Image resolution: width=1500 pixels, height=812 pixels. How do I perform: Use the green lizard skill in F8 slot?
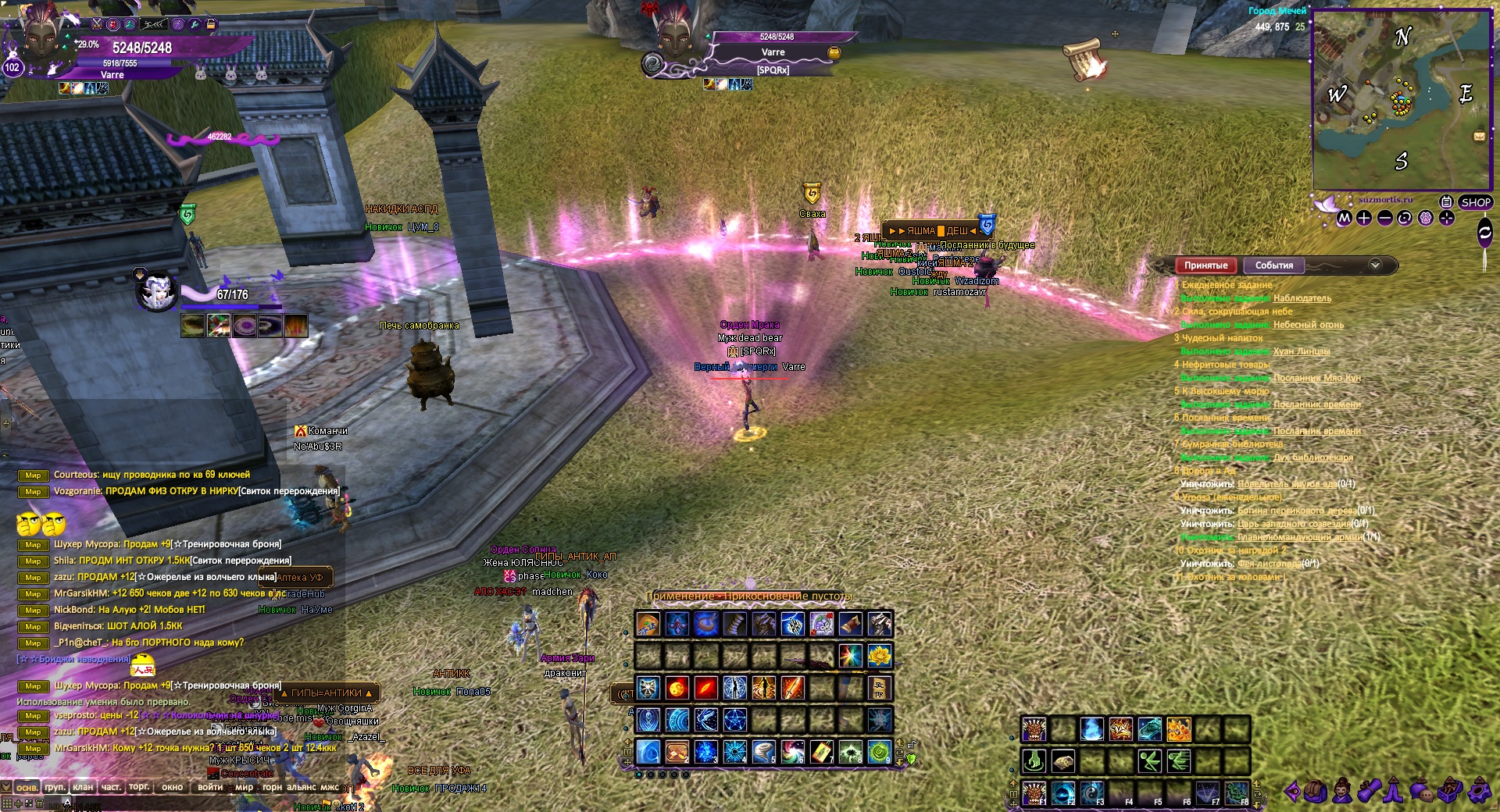[x=1236, y=792]
